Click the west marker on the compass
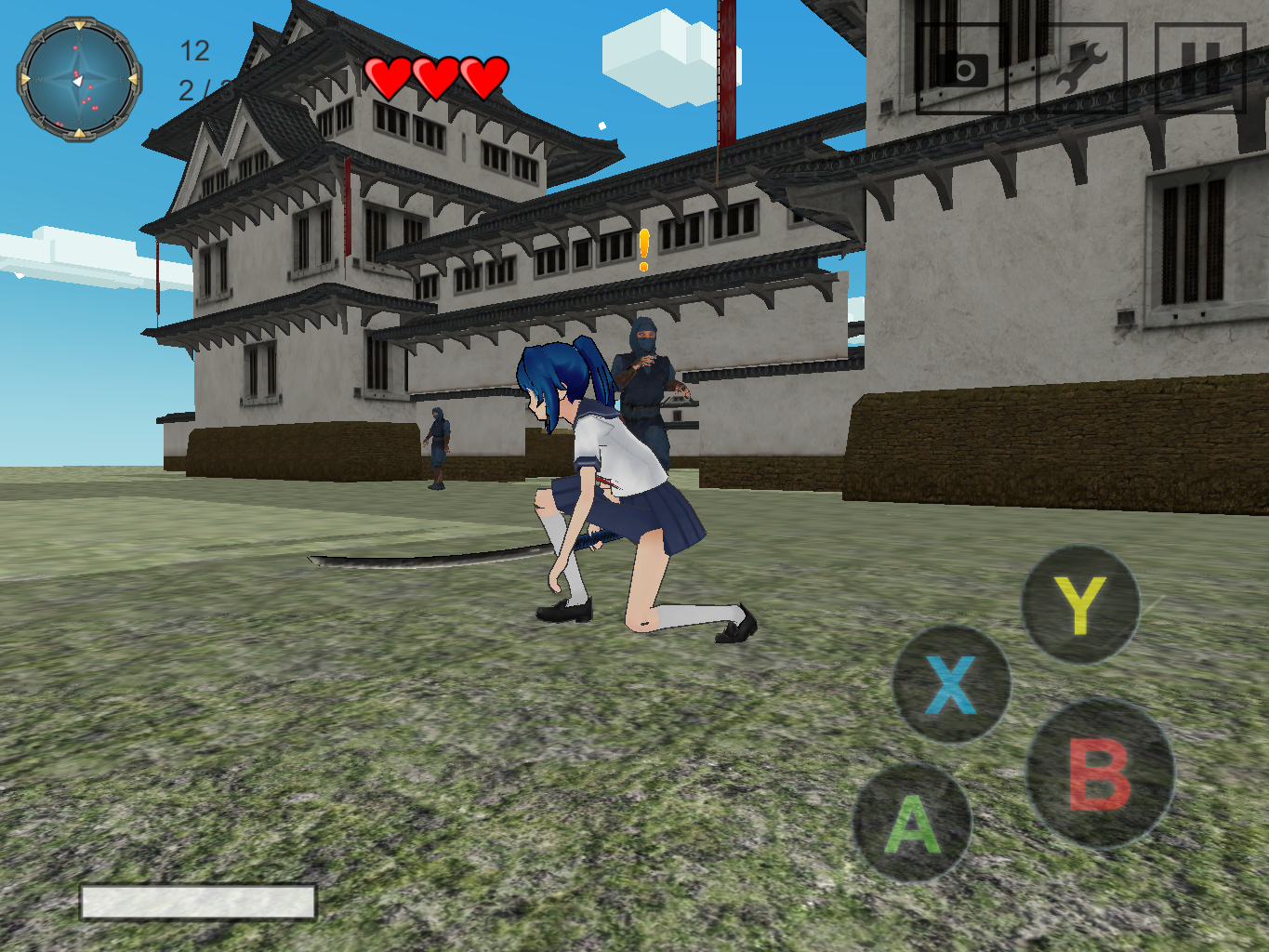This screenshot has height=952, width=1269. [x=26, y=78]
